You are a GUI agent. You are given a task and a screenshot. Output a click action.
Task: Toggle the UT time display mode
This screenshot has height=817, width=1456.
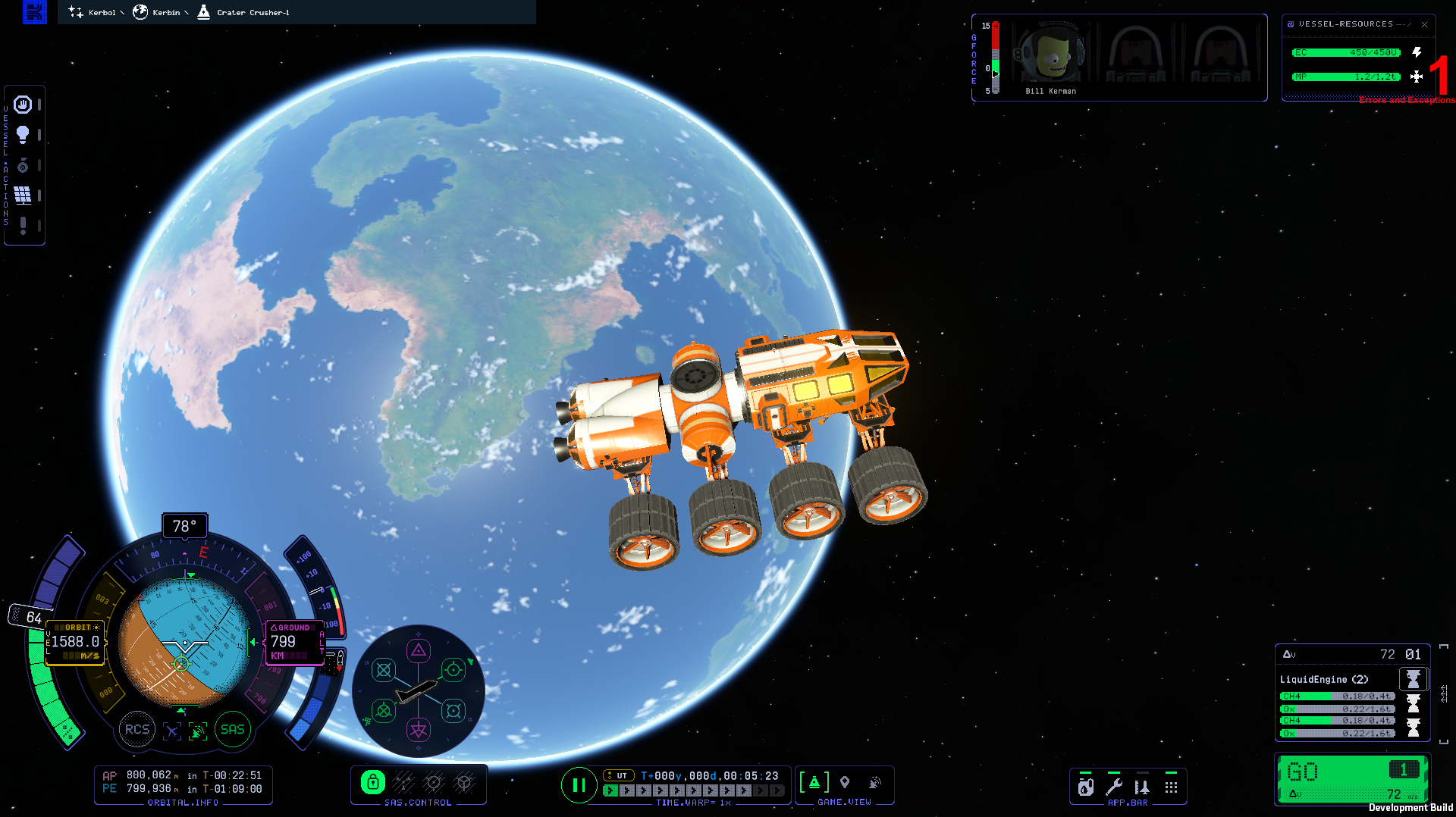point(619,775)
